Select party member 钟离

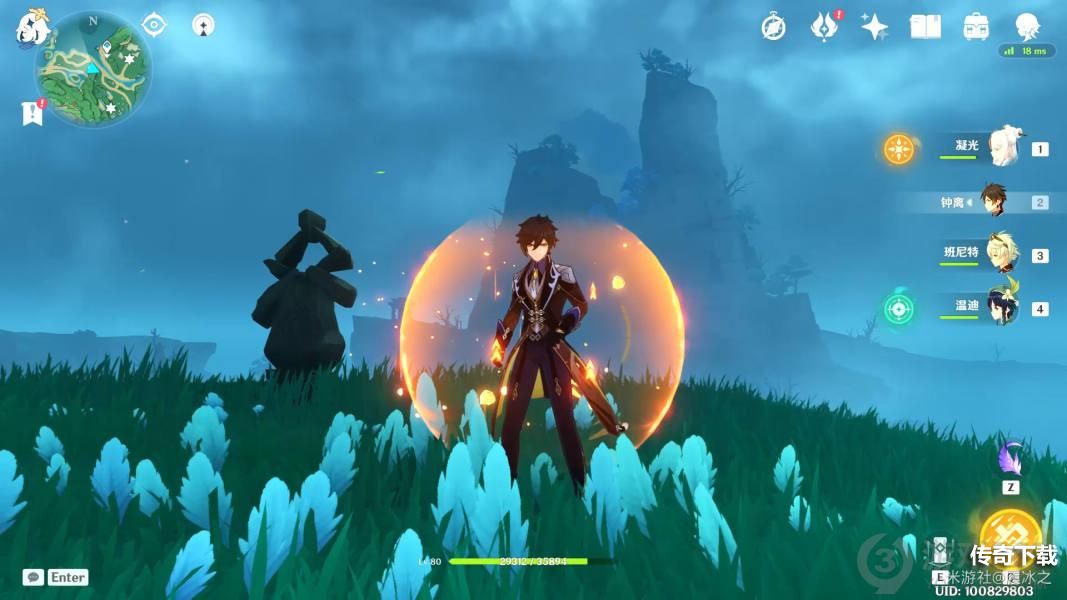992,202
